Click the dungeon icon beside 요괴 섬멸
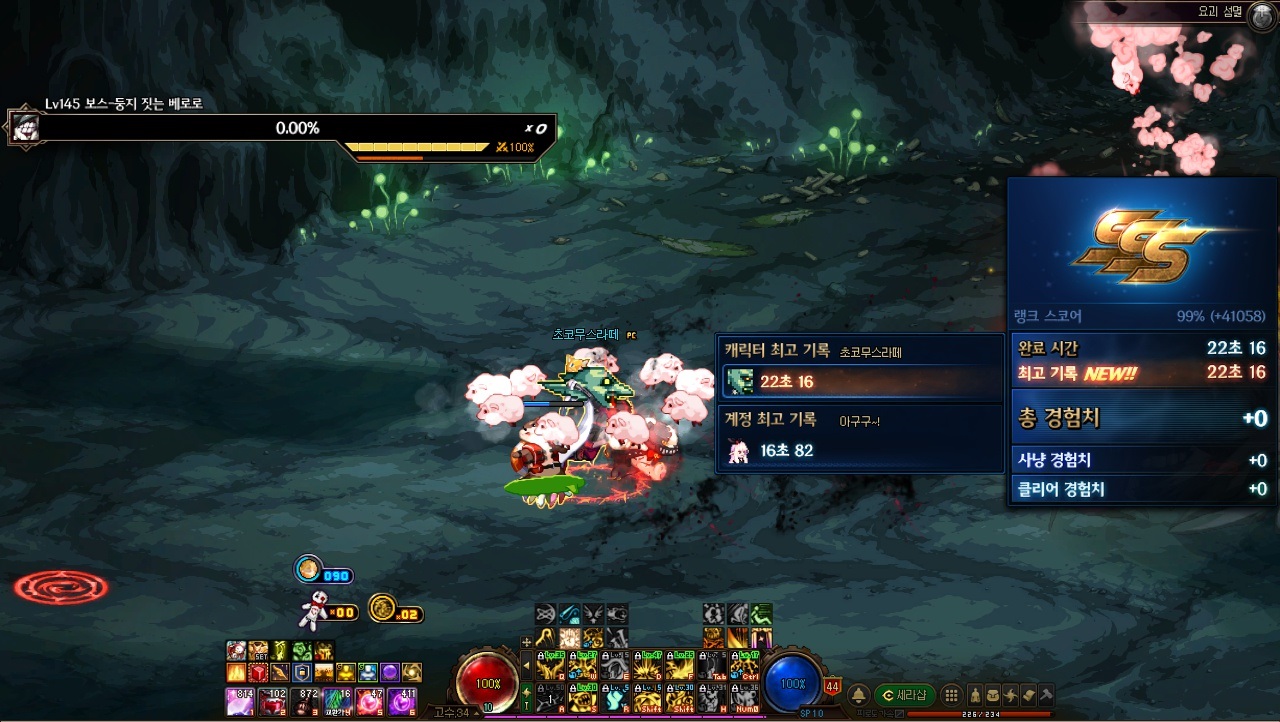The image size is (1280, 722). [1261, 13]
